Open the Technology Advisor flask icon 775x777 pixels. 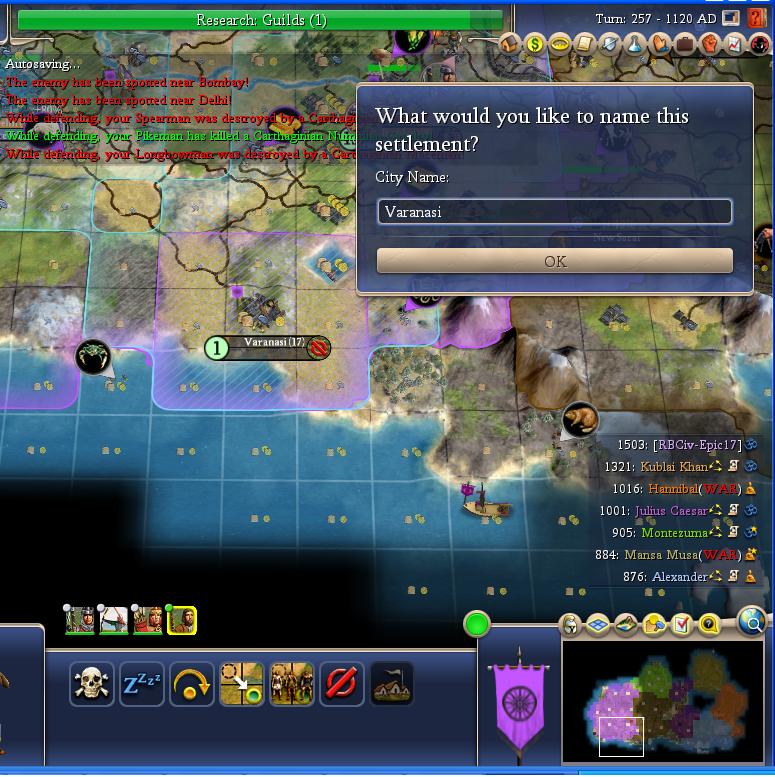635,44
